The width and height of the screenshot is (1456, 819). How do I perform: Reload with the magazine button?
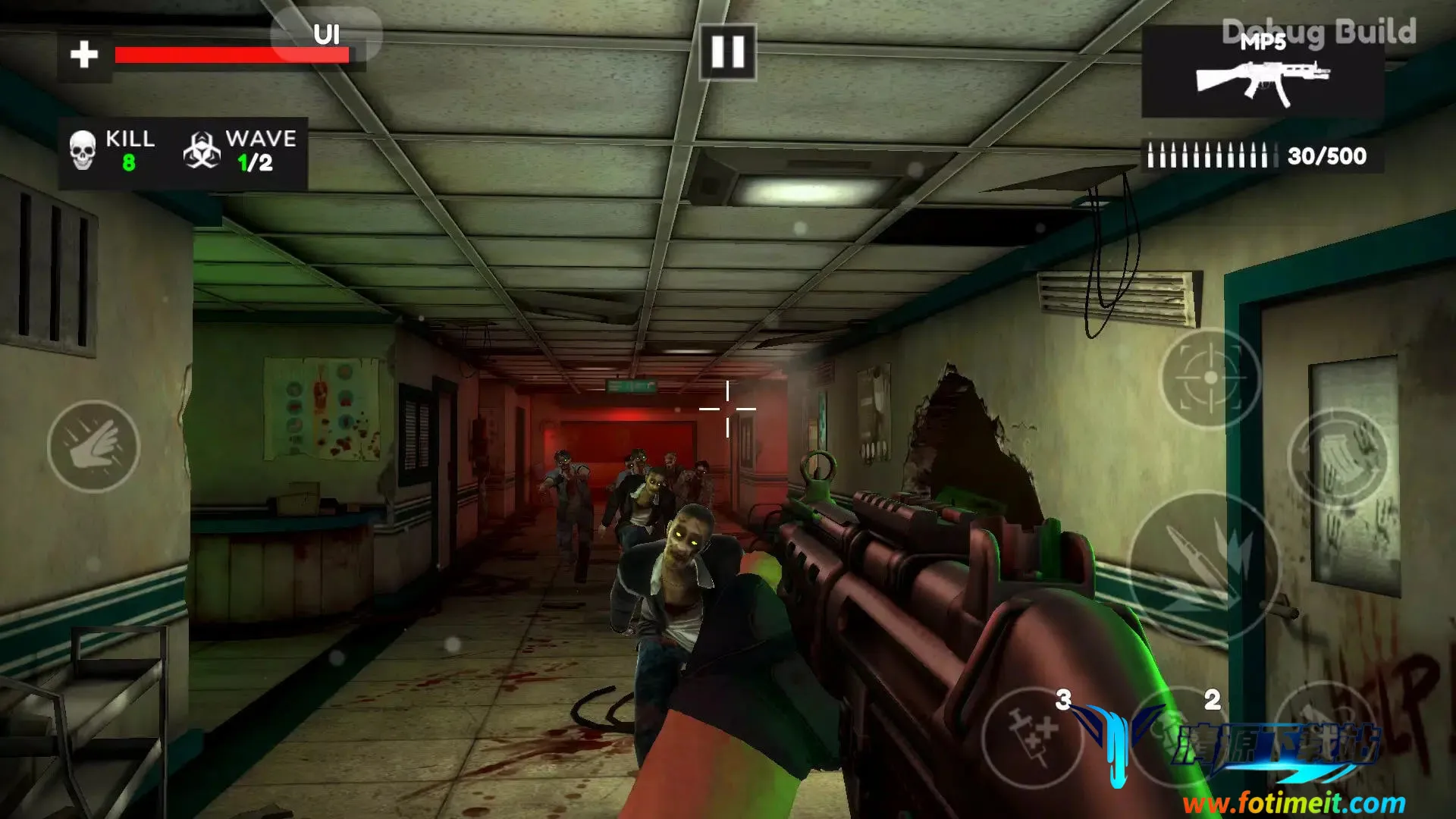click(x=1338, y=459)
